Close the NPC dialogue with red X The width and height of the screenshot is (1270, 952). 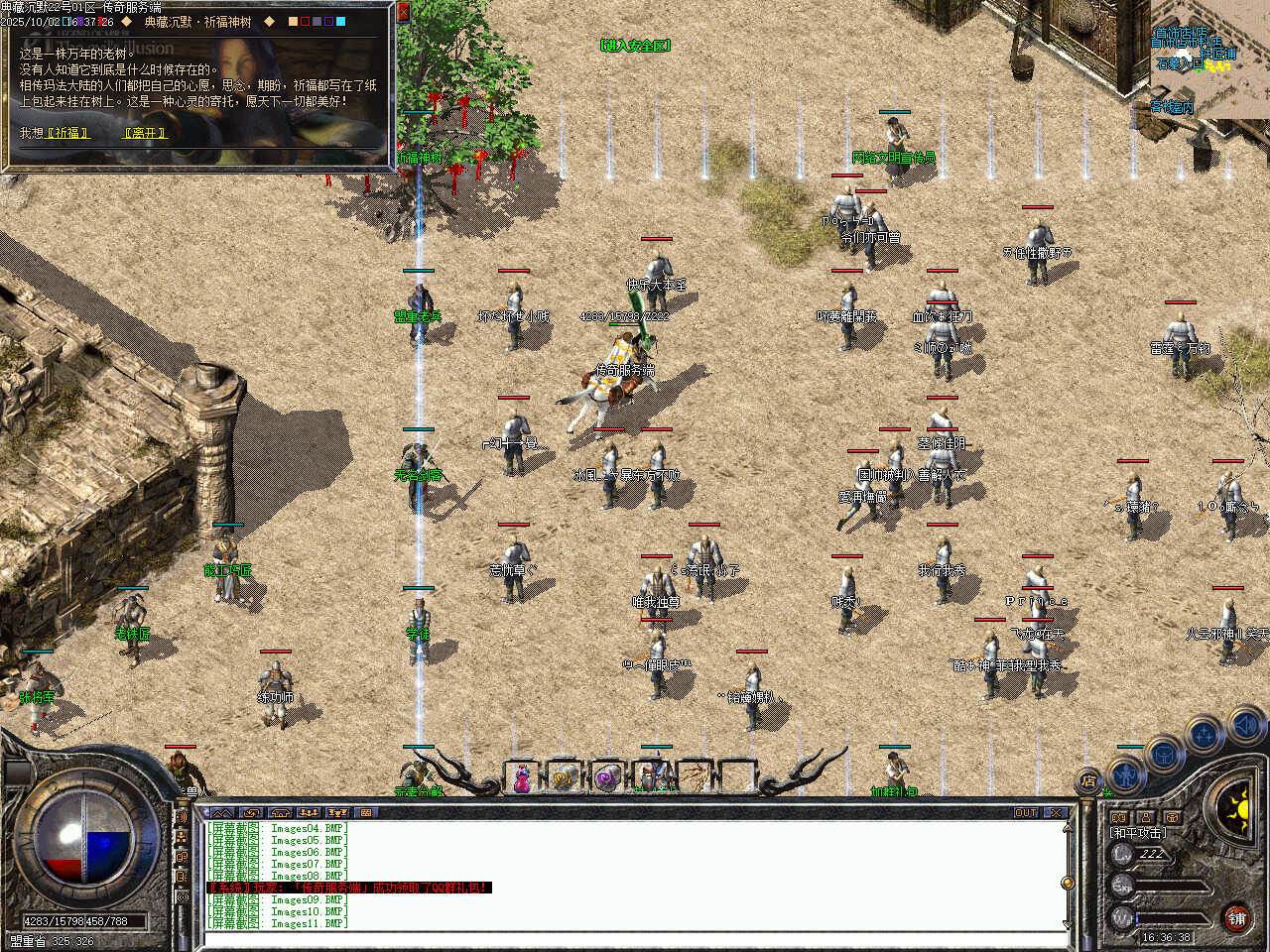tap(403, 12)
